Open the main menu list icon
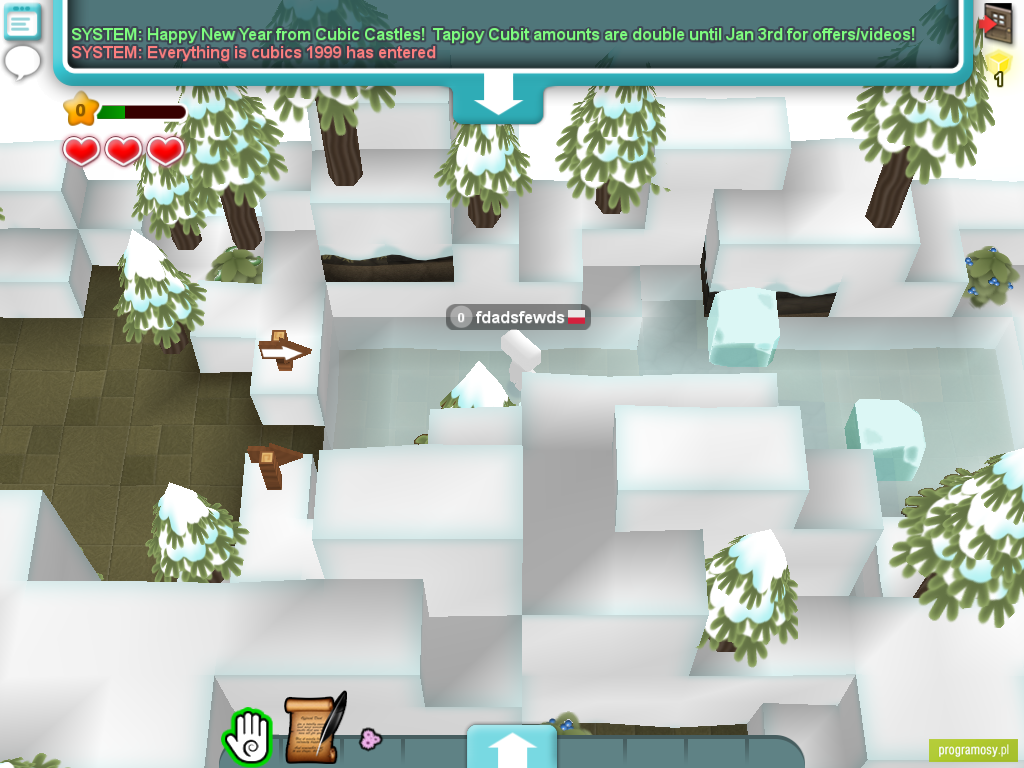The width and height of the screenshot is (1024, 768). 23,21
